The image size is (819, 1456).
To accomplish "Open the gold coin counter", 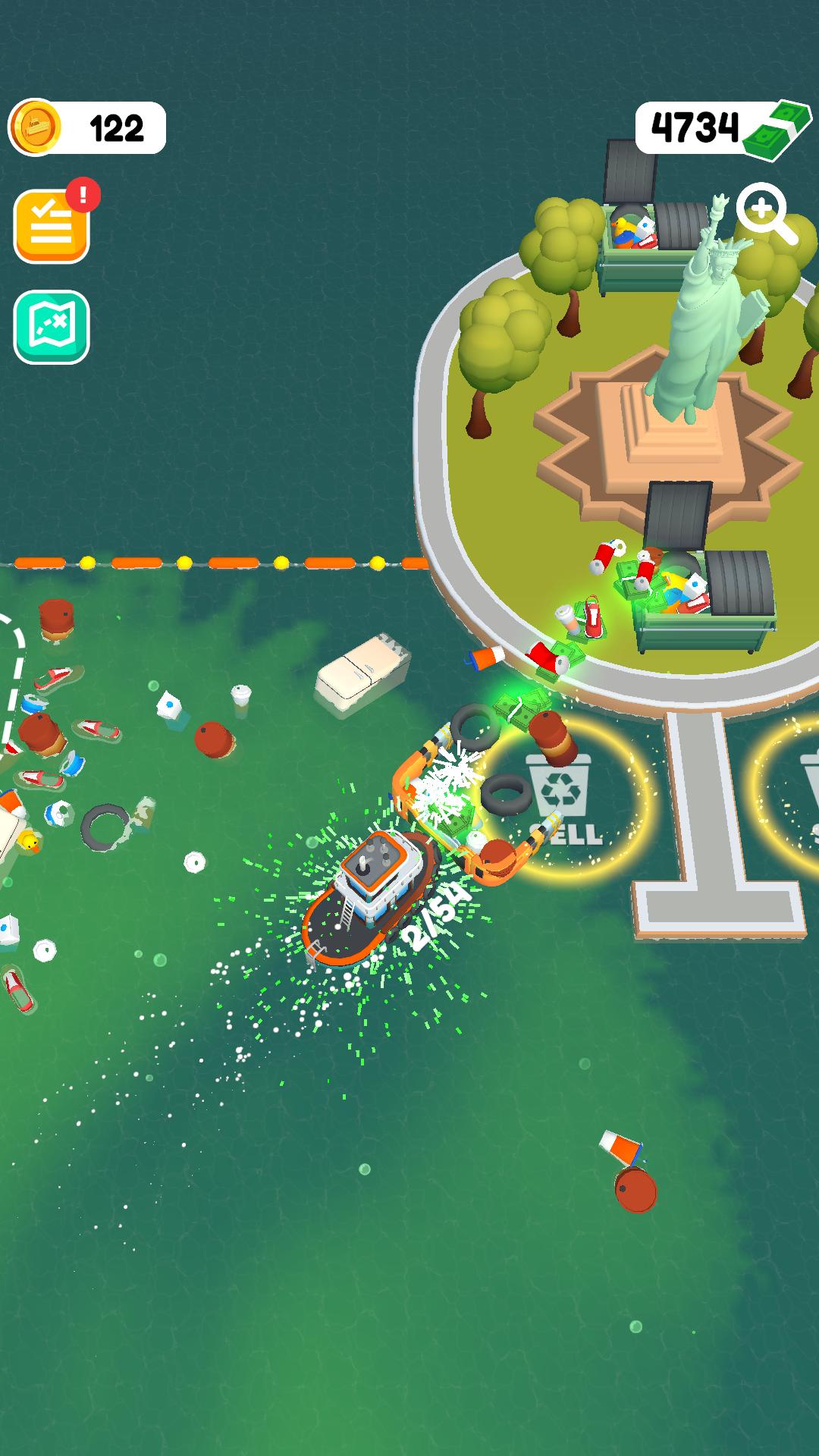I will point(87,127).
